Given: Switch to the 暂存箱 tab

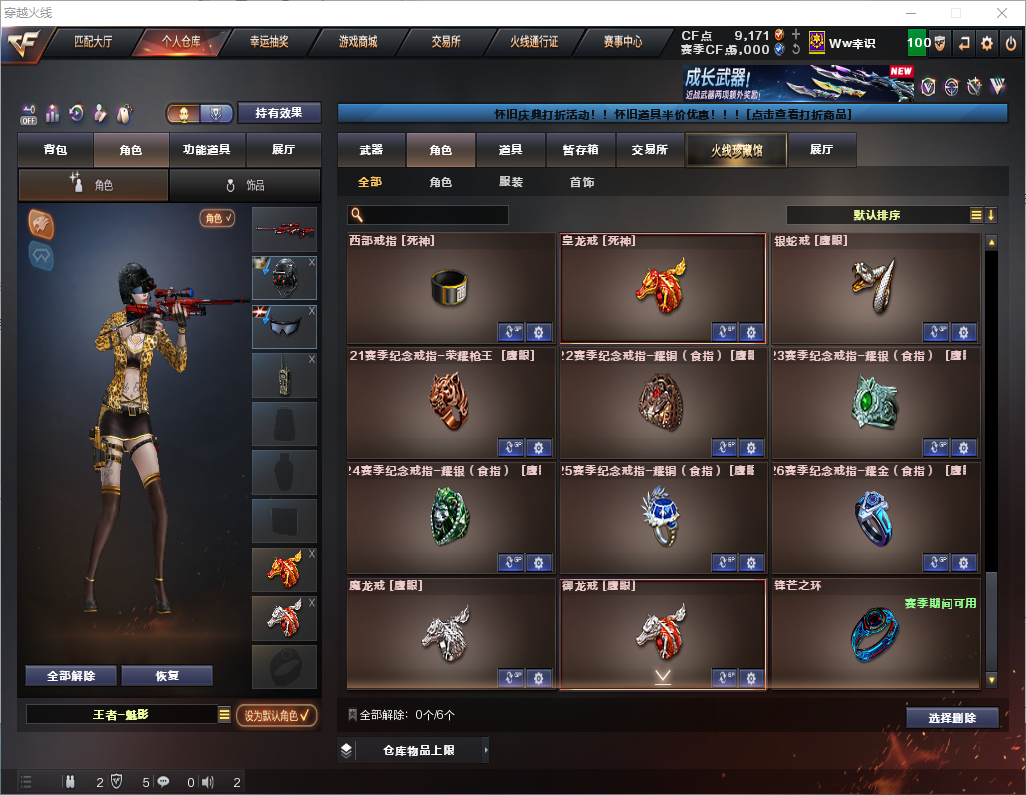Looking at the screenshot, I should pos(580,150).
